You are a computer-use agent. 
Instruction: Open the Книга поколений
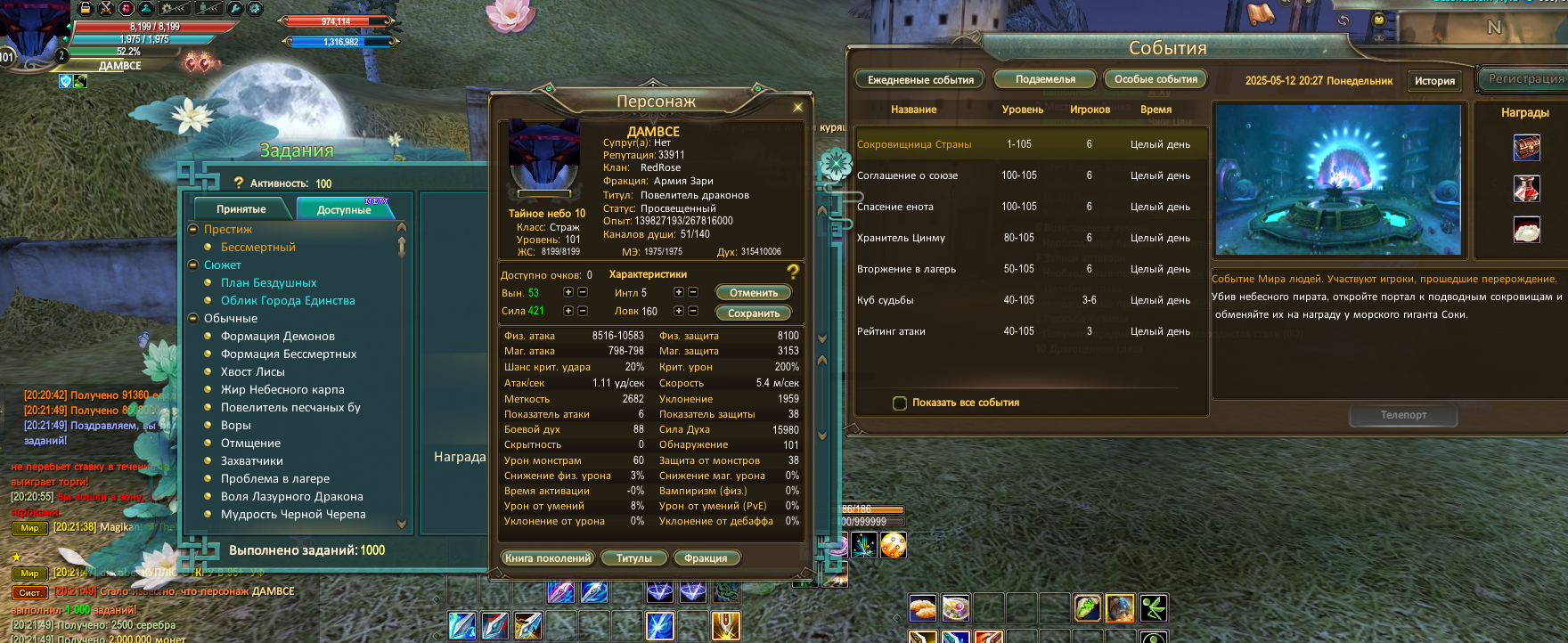547,558
